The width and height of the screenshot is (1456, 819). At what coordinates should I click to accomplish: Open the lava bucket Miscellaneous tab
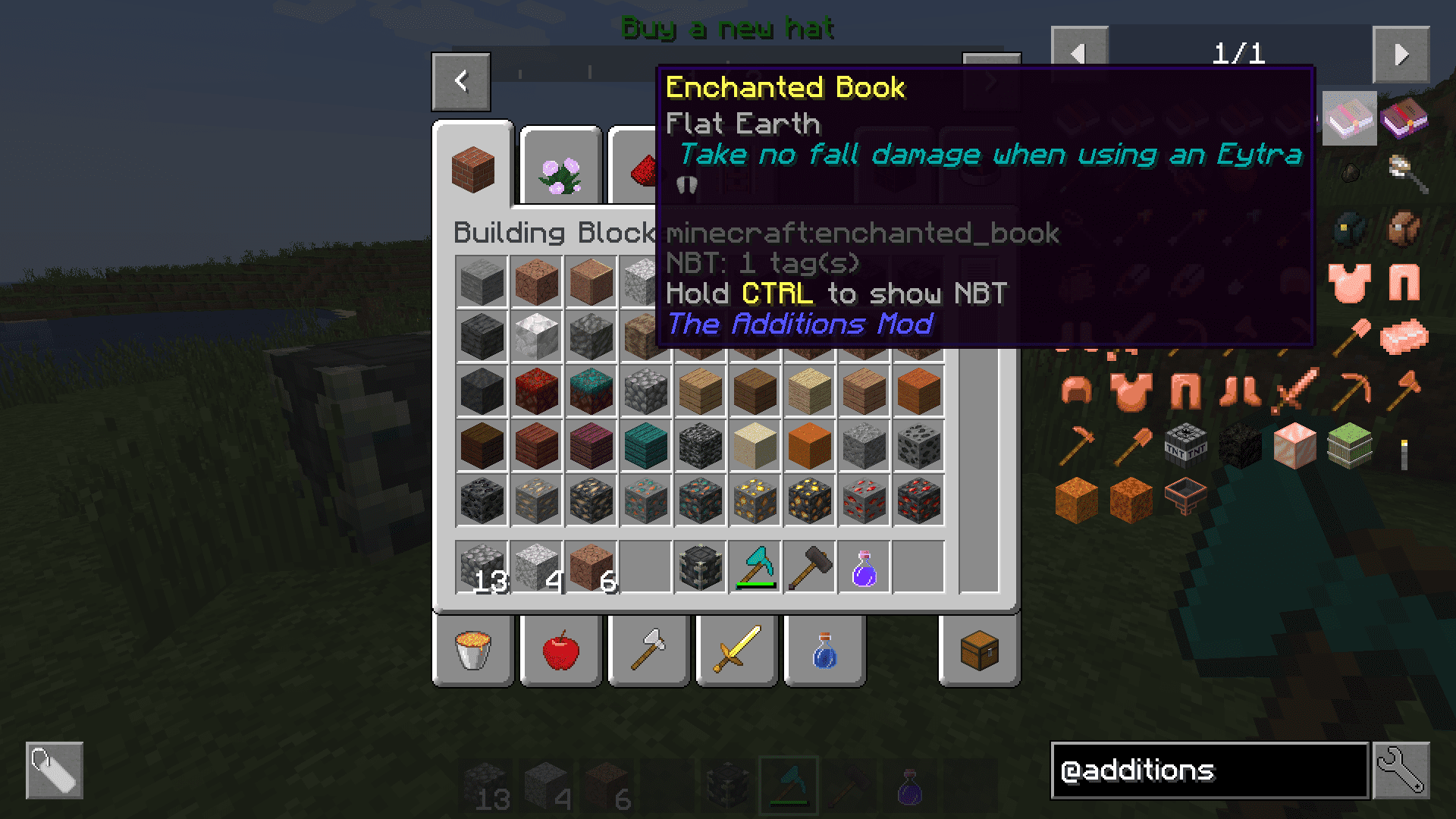coord(473,651)
